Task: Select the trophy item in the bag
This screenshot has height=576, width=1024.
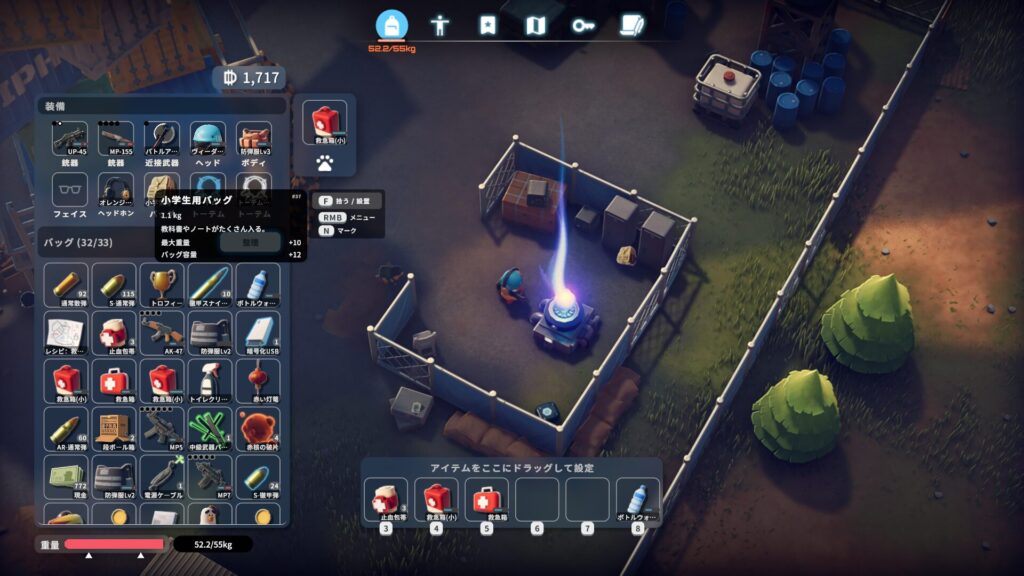Action: pos(161,284)
